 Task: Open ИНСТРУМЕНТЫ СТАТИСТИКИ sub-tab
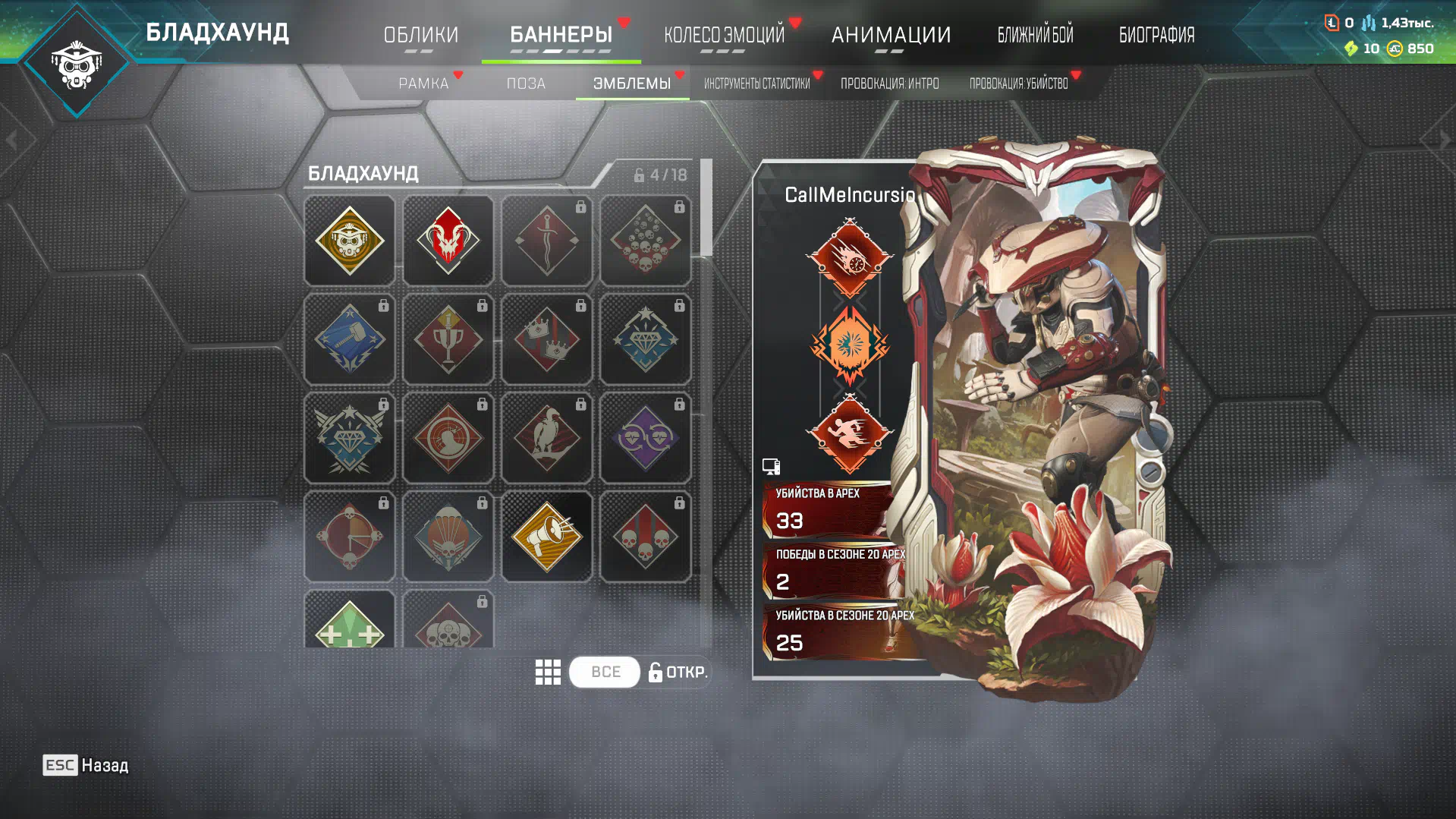(756, 83)
